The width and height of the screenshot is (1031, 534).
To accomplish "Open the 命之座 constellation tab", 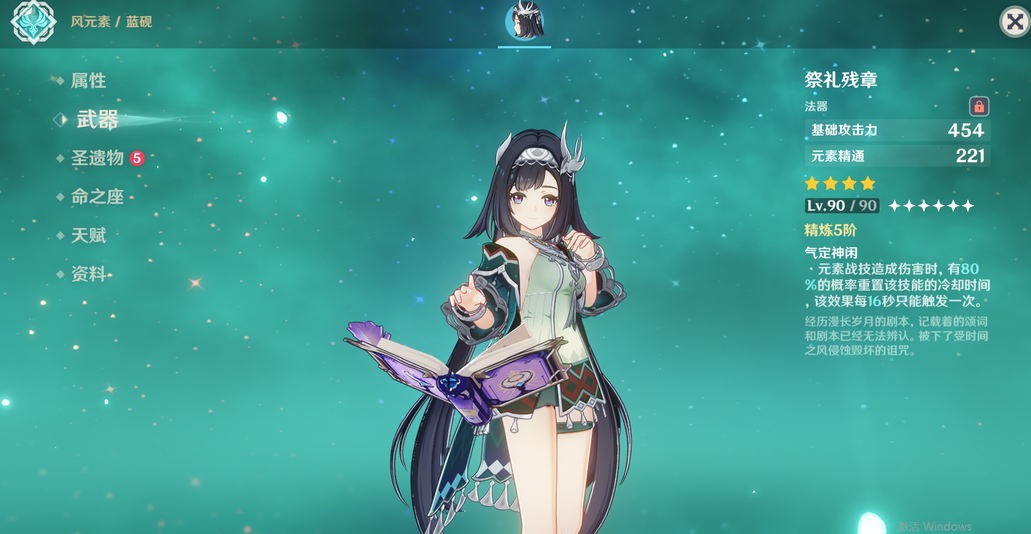I will coord(97,197).
